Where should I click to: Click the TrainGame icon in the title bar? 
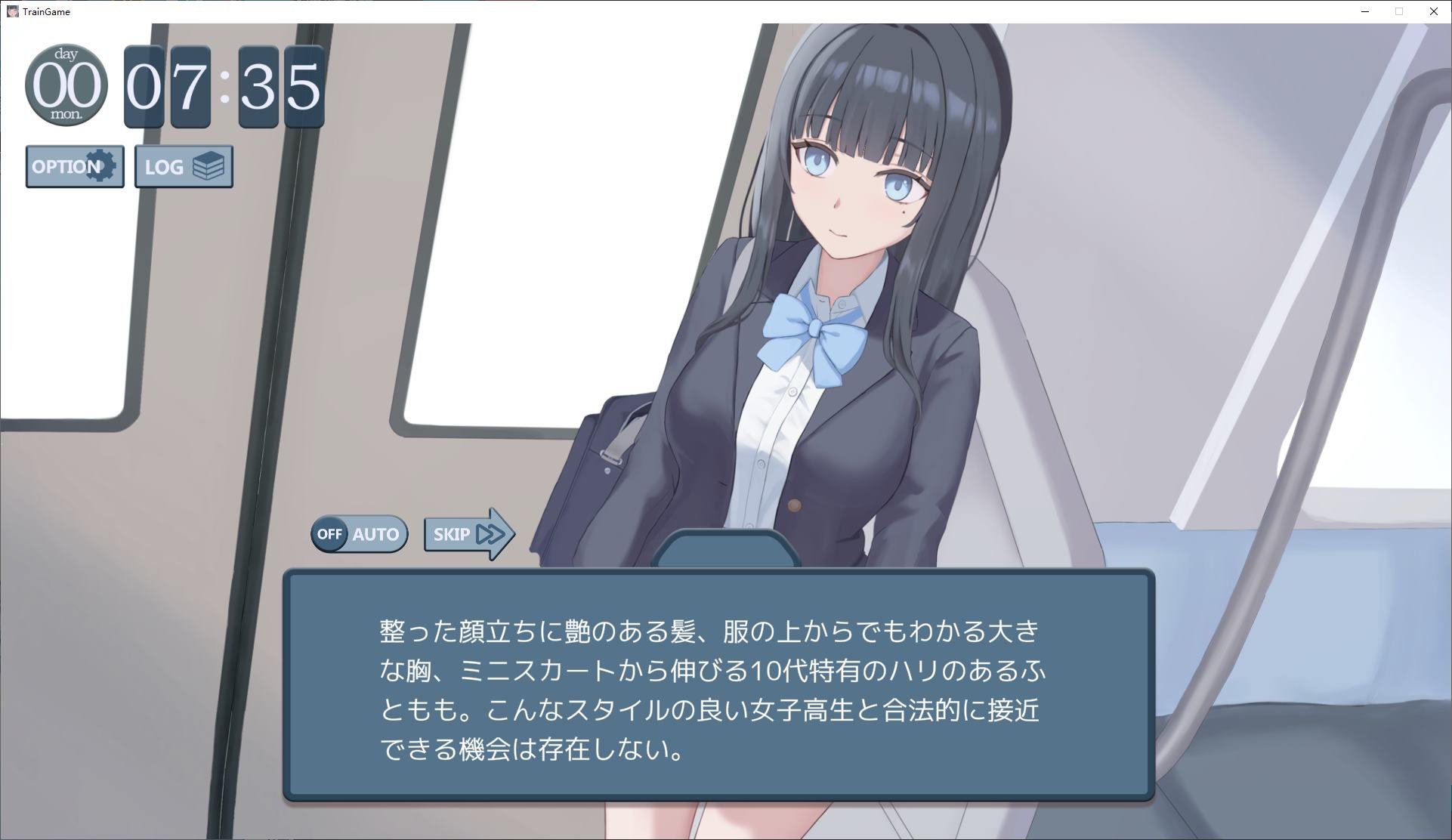click(11, 11)
